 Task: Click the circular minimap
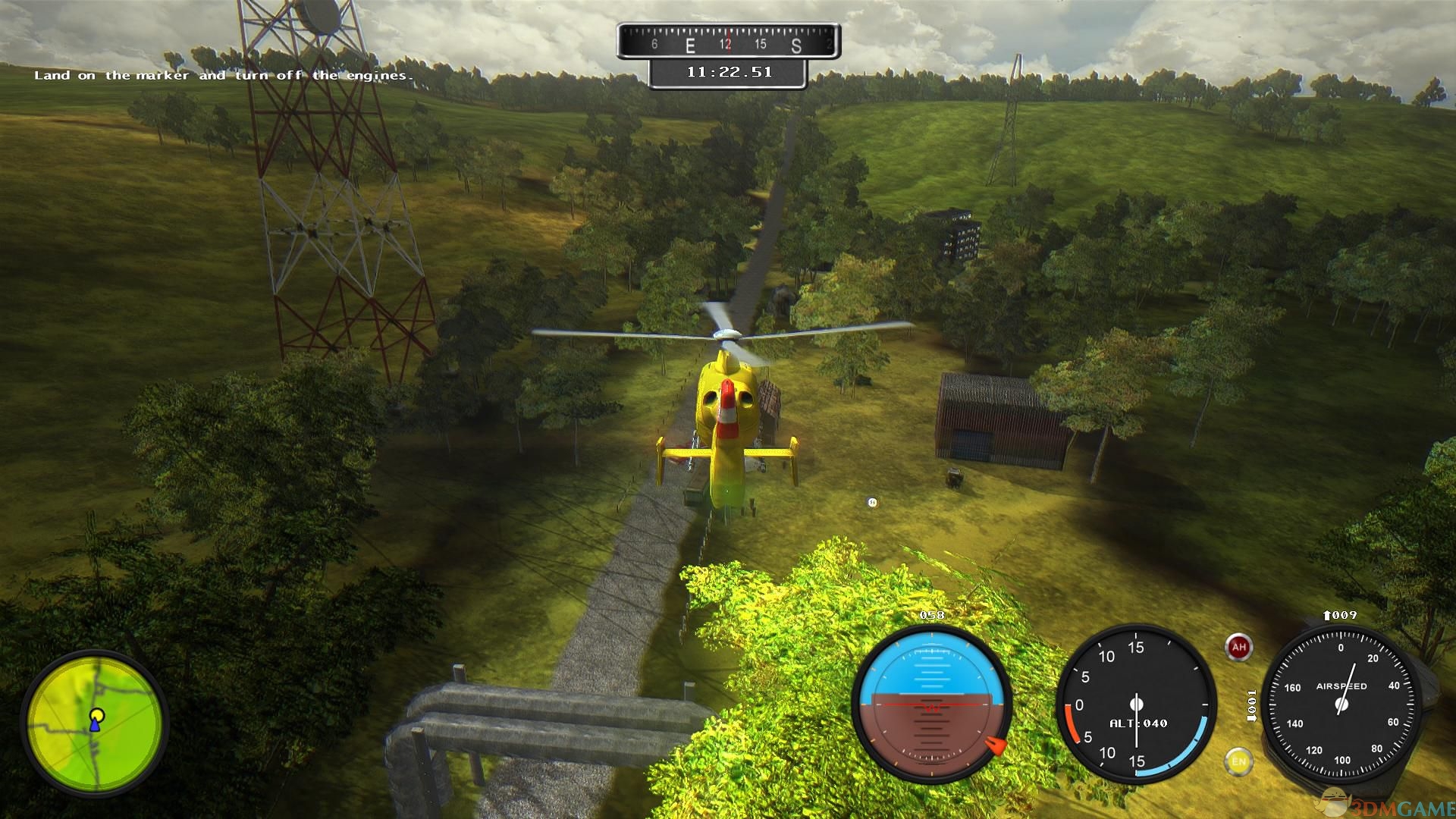click(x=95, y=722)
